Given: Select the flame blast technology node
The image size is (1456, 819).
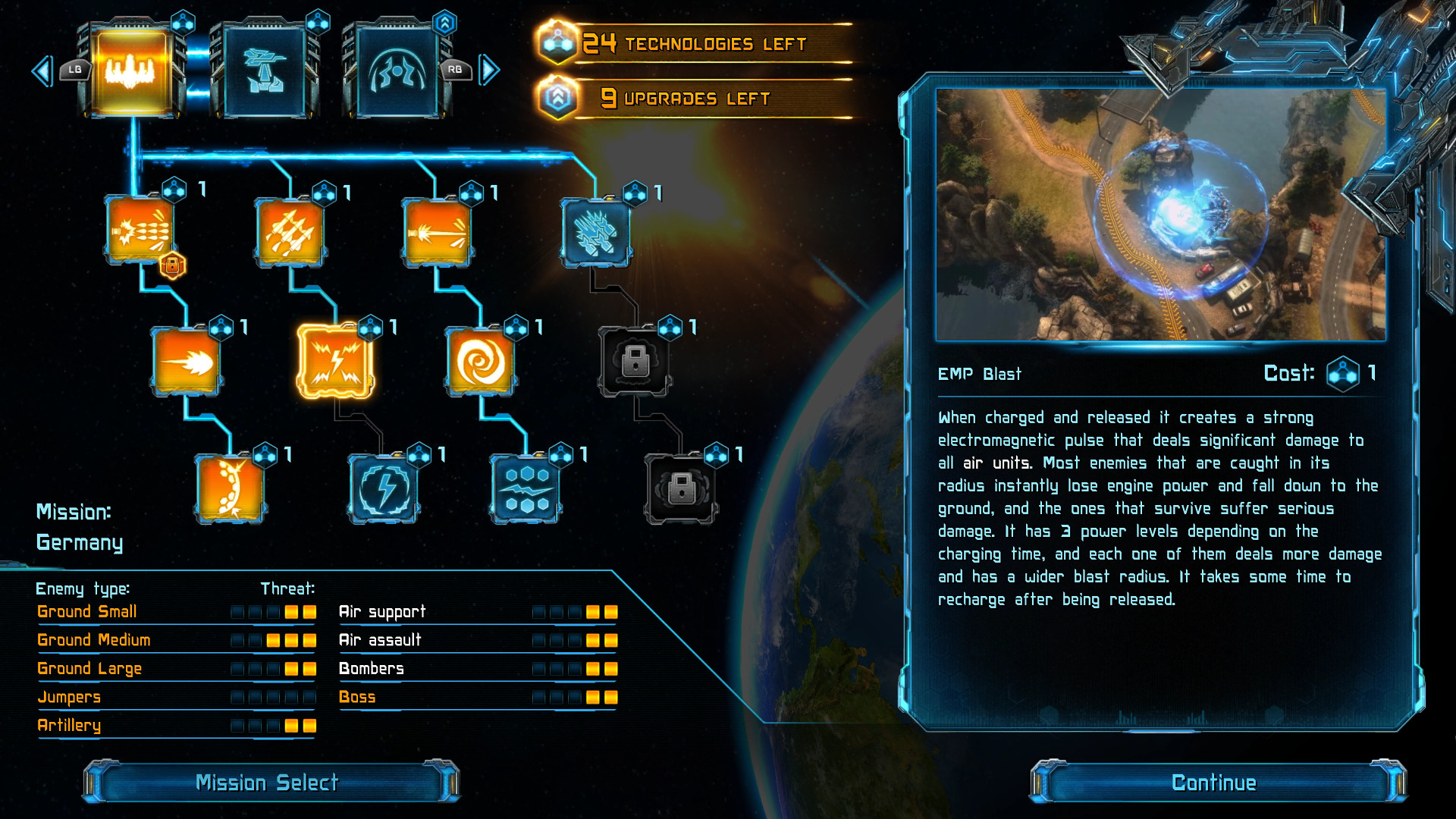Looking at the screenshot, I should tap(186, 362).
